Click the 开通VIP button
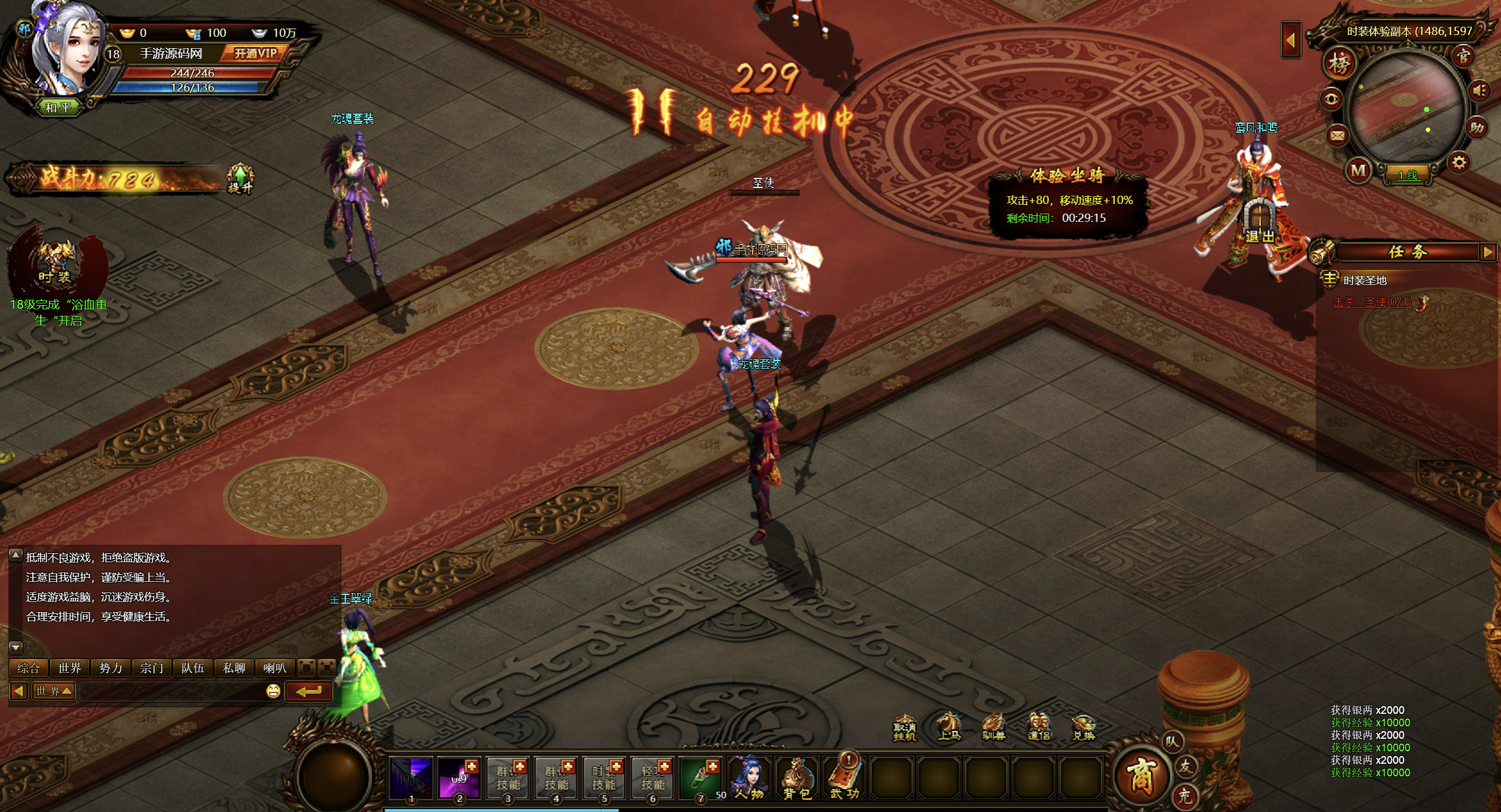Image resolution: width=1501 pixels, height=812 pixels. pos(255,54)
